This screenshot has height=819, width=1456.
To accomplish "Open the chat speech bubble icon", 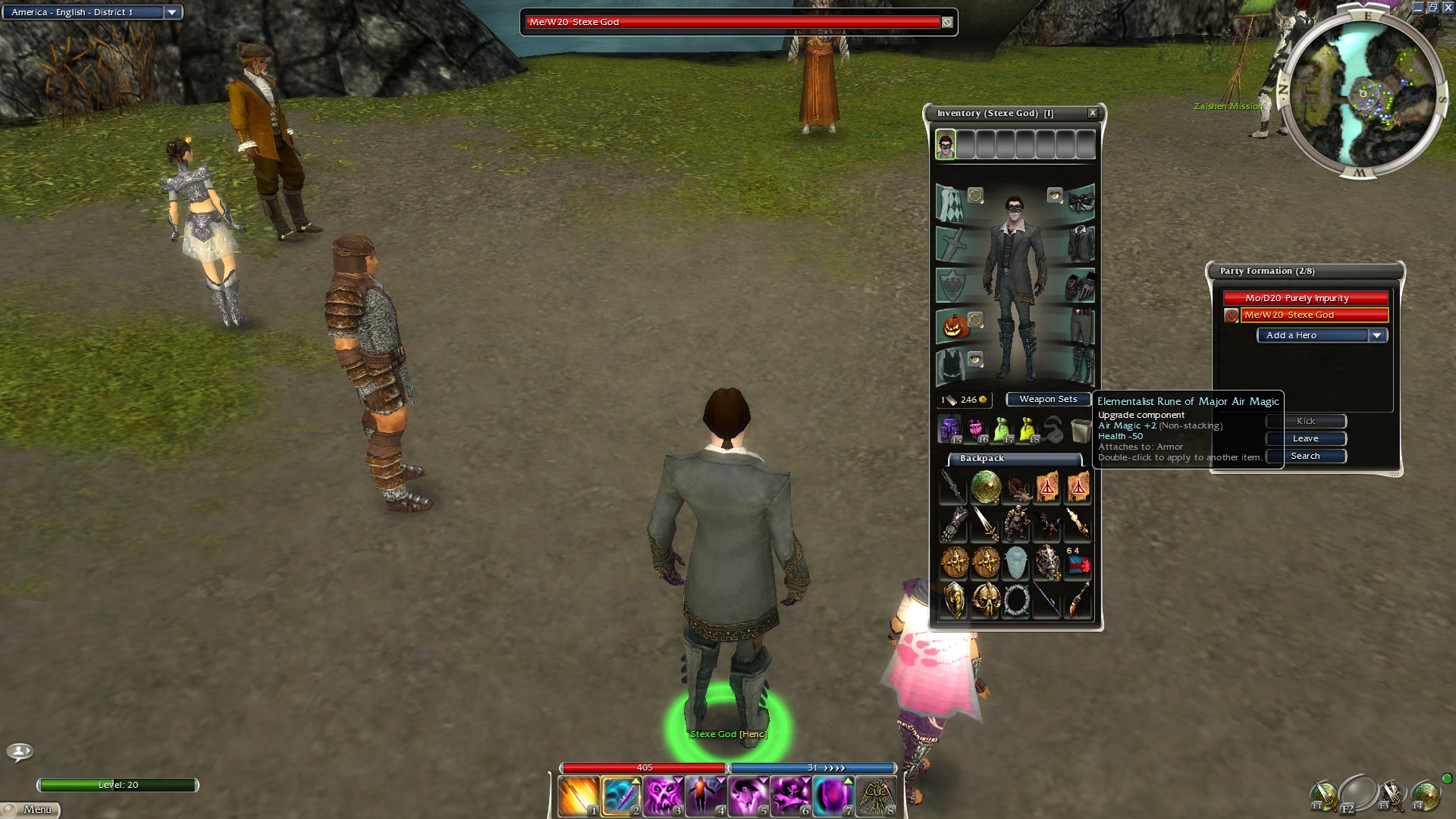I will click(20, 752).
